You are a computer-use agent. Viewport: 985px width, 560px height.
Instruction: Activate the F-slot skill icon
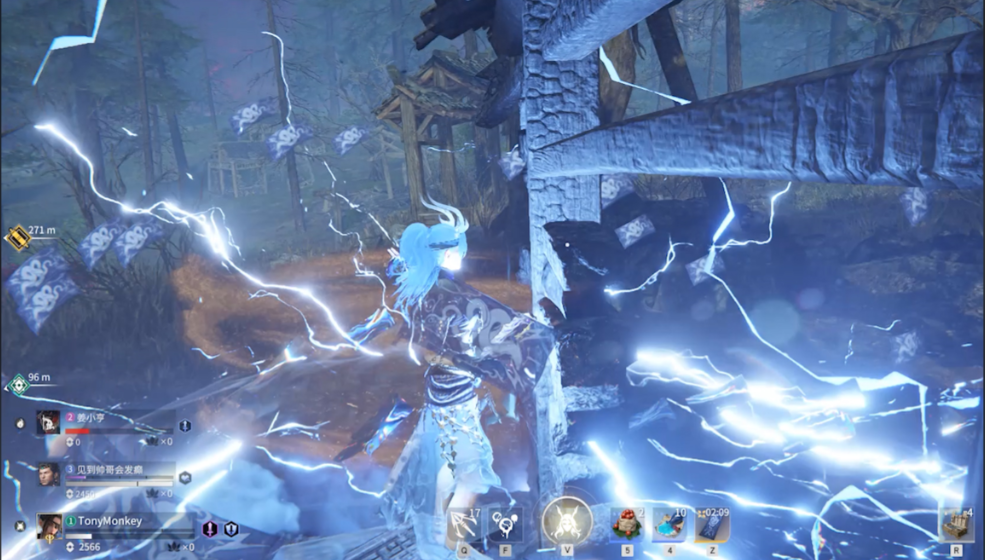[x=505, y=524]
